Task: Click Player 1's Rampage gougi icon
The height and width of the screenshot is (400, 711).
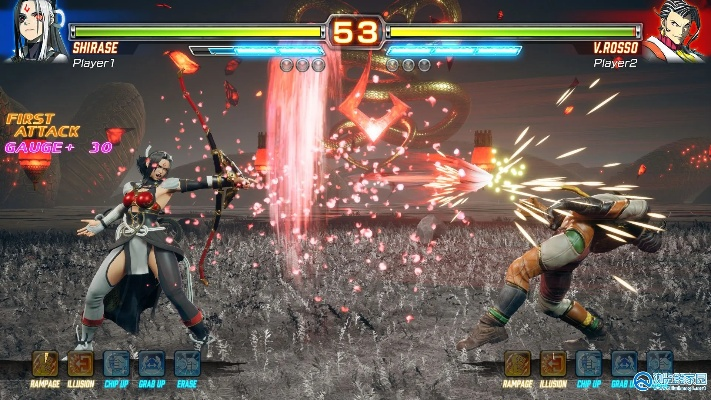Action: pos(45,363)
